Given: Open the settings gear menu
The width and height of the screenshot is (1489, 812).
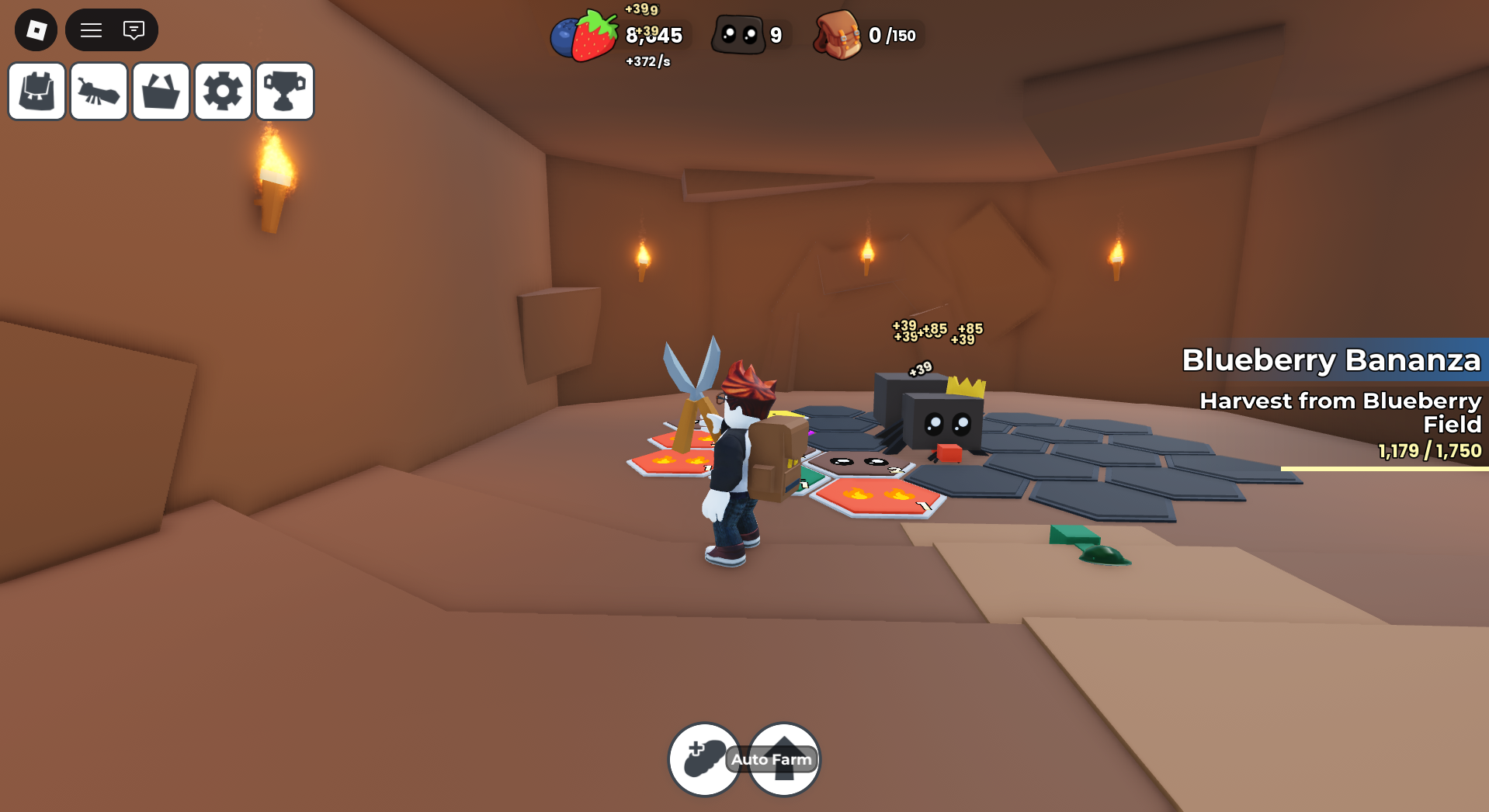Looking at the screenshot, I should (x=223, y=91).
